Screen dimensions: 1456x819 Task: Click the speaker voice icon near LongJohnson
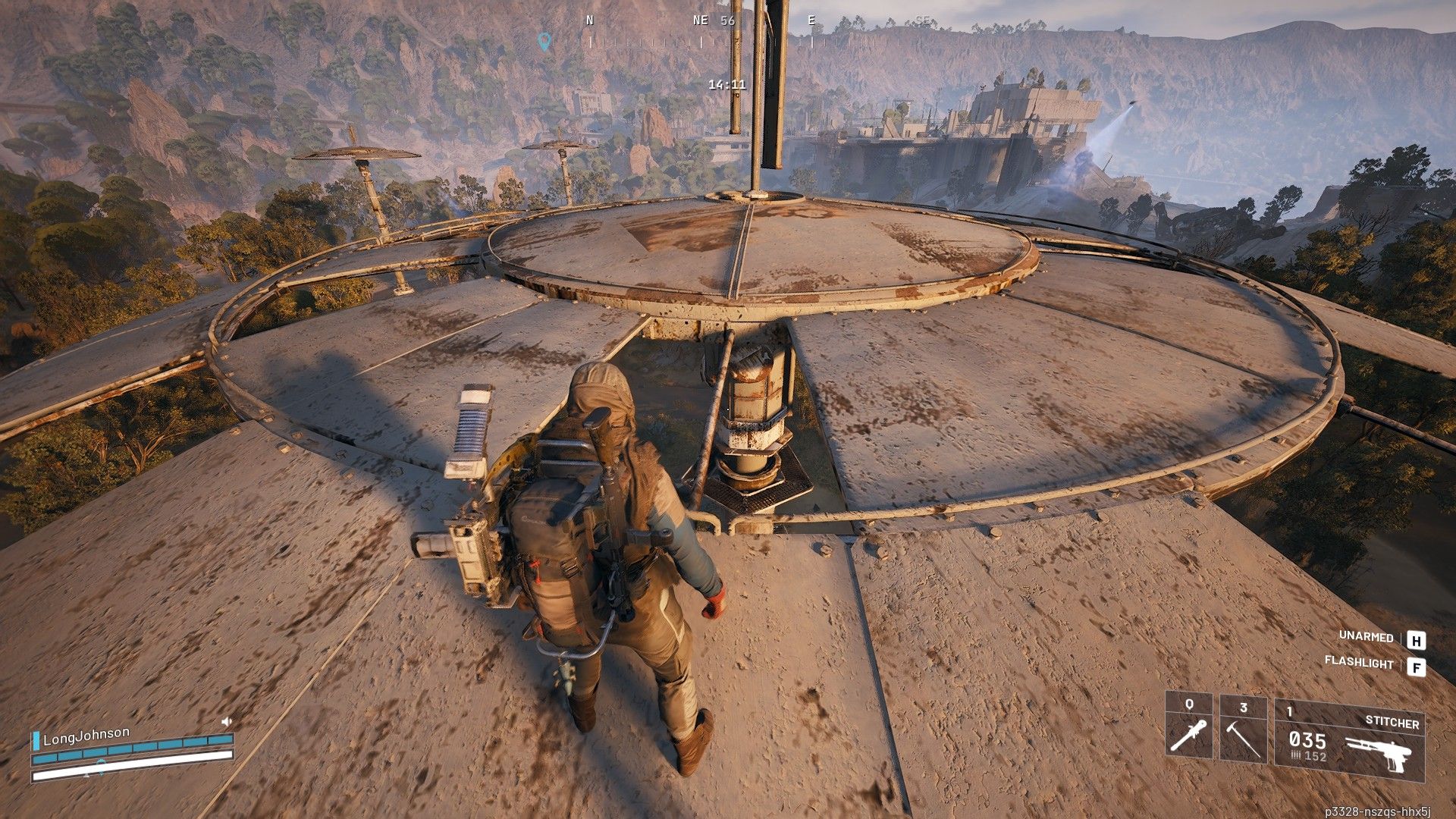[x=226, y=721]
